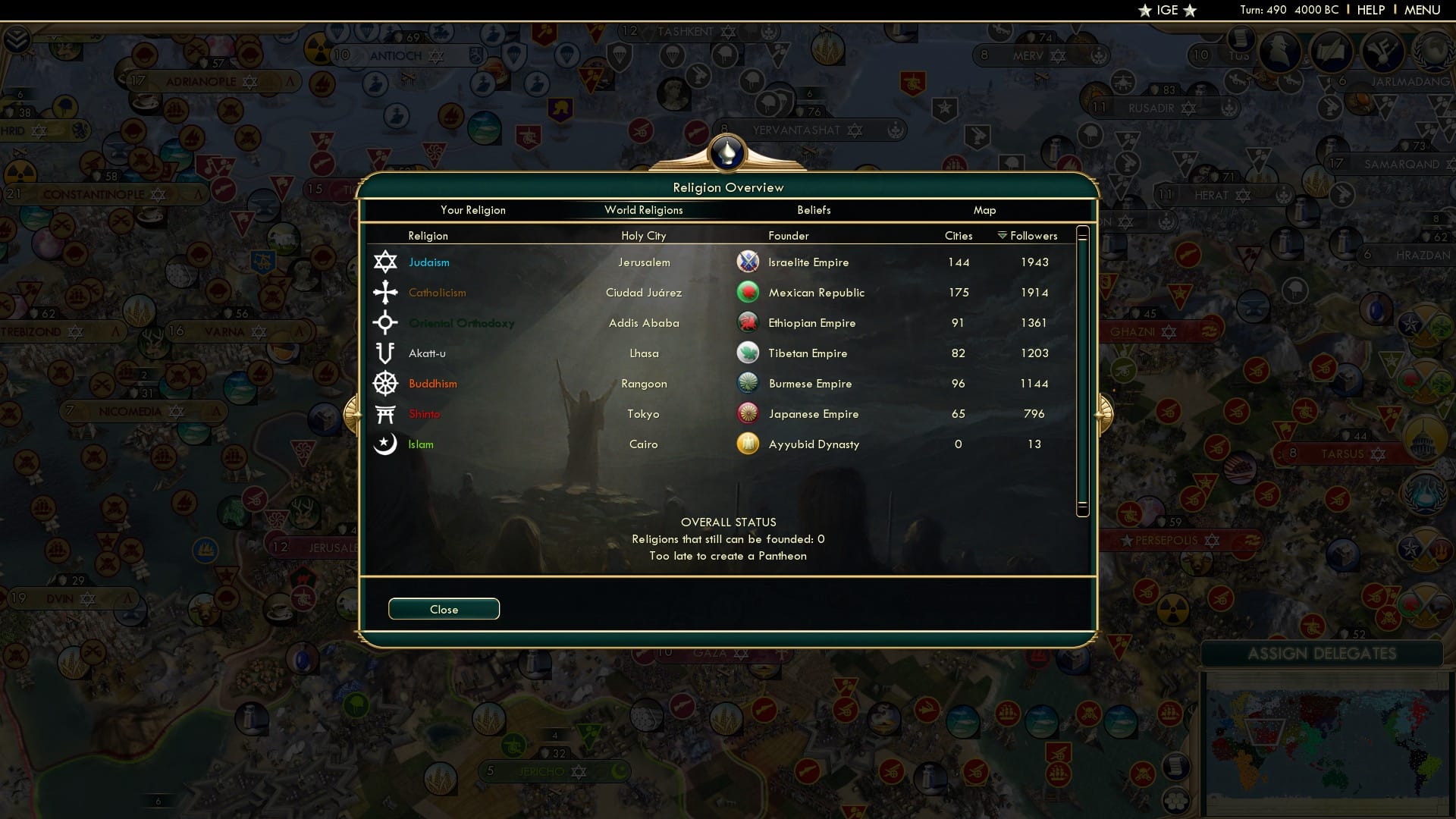Open the HELP link in top bar
The width and height of the screenshot is (1456, 819).
tap(1370, 10)
